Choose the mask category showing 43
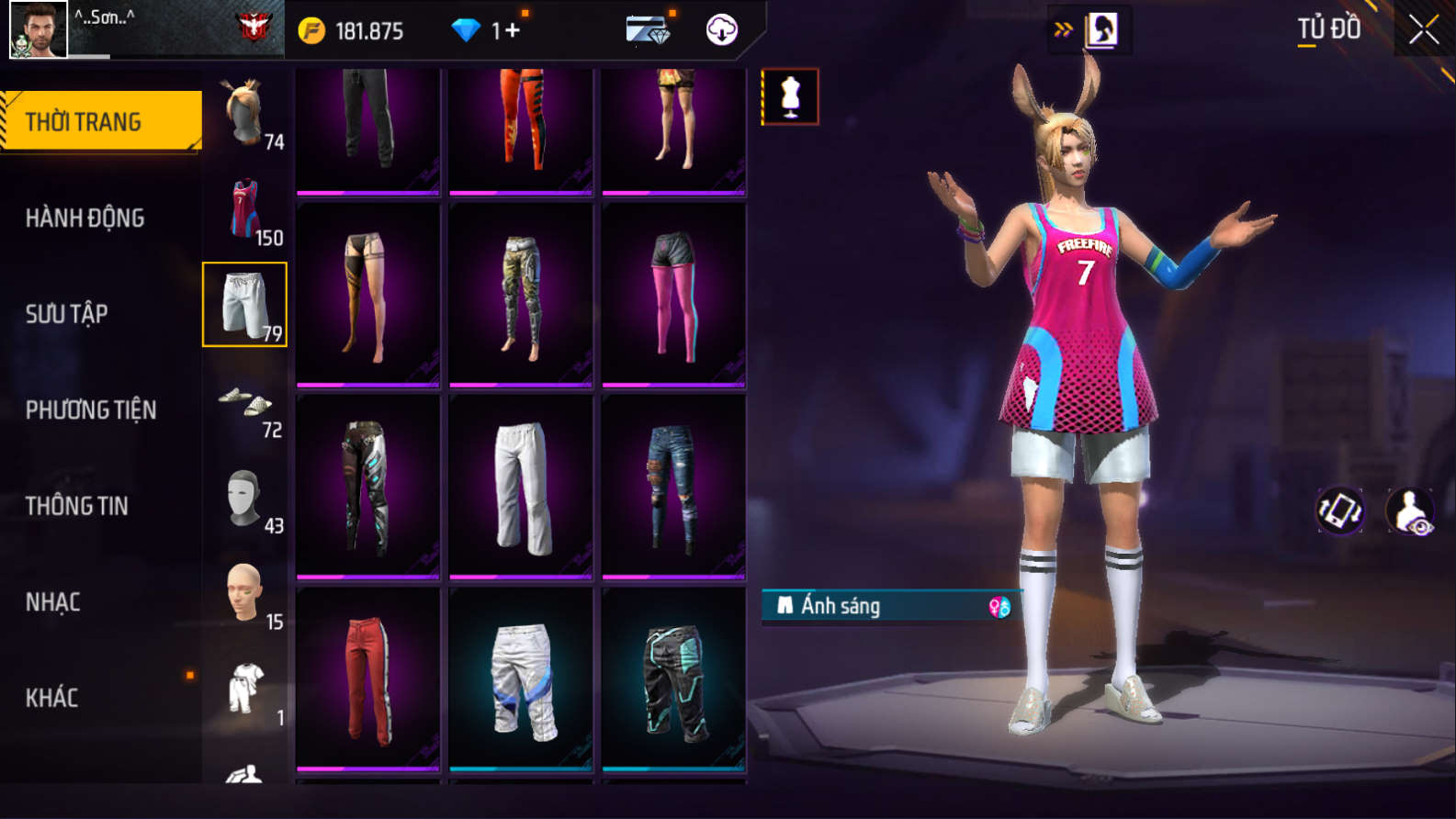 [245, 499]
